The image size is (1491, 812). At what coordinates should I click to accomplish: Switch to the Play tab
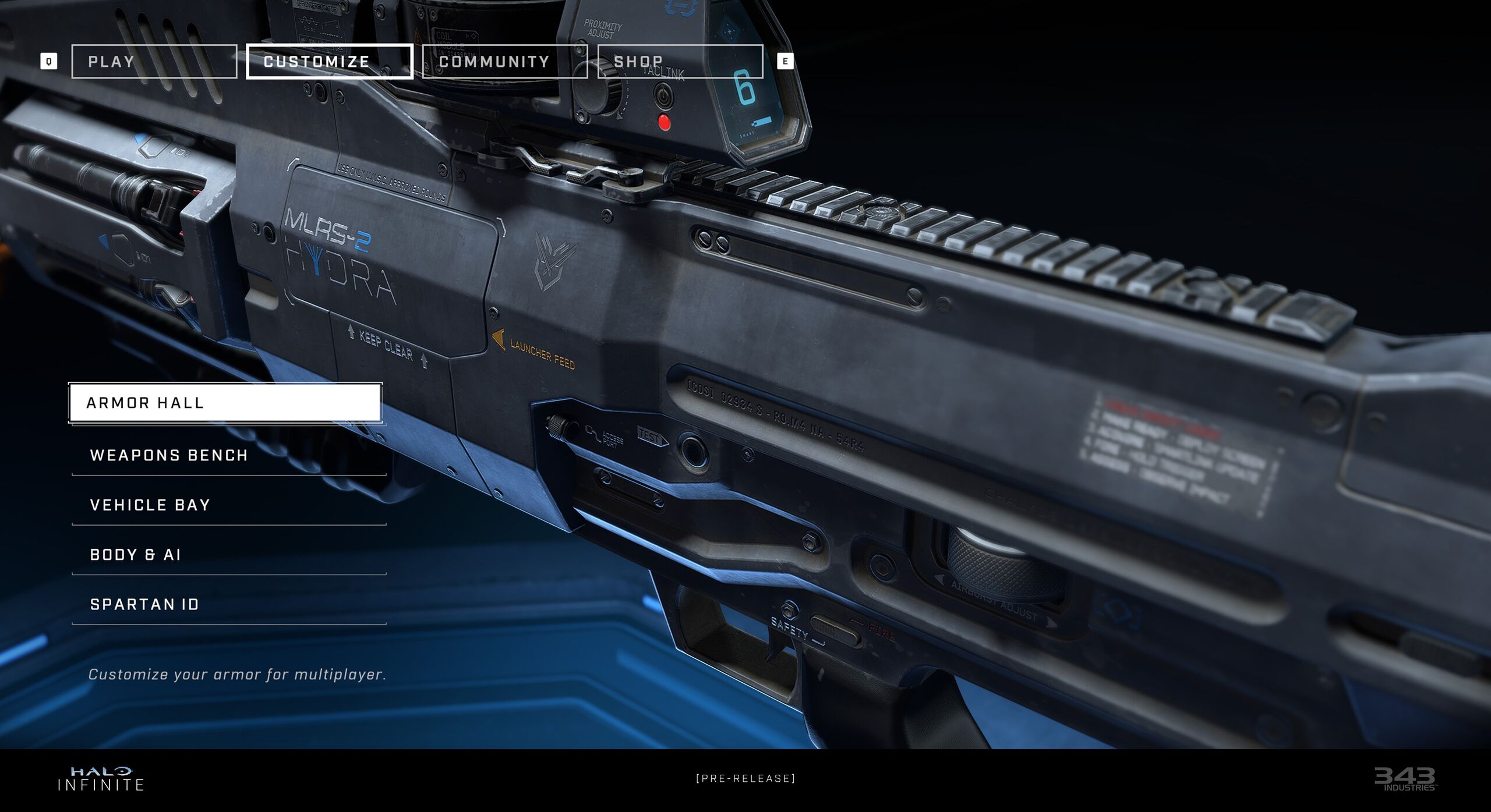tap(154, 61)
